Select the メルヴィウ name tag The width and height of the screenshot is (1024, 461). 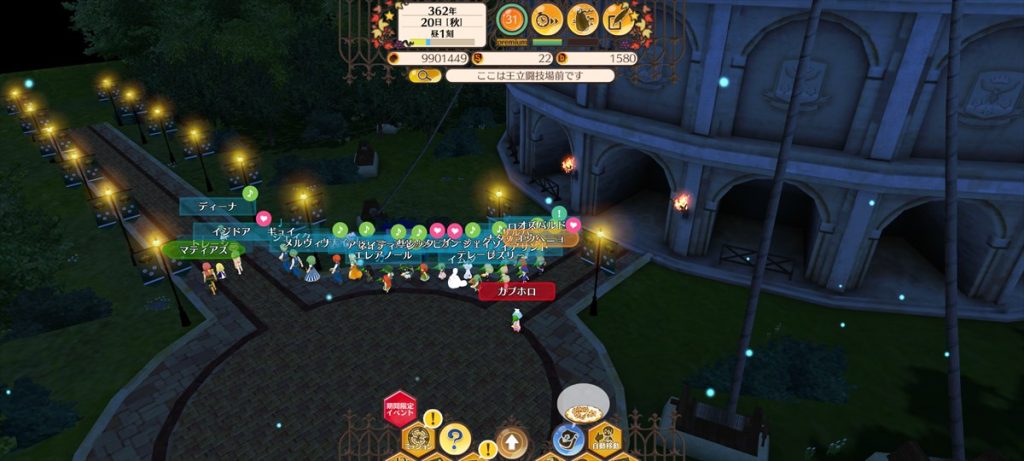(308, 243)
